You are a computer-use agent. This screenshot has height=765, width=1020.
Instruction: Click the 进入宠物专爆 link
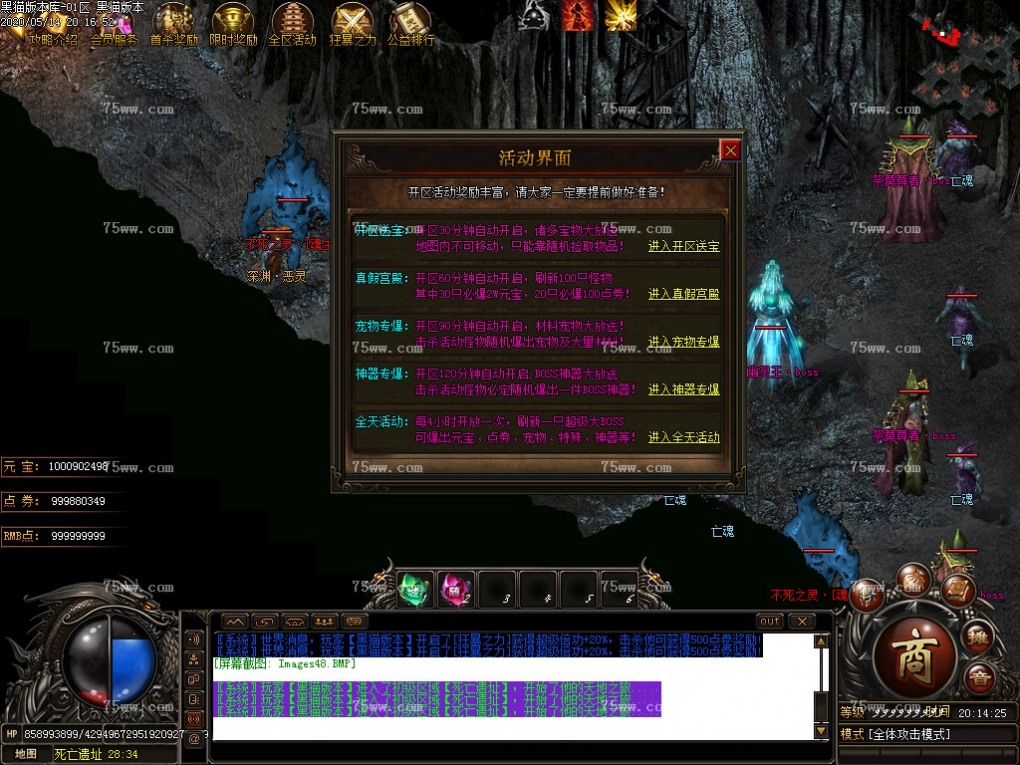(683, 342)
